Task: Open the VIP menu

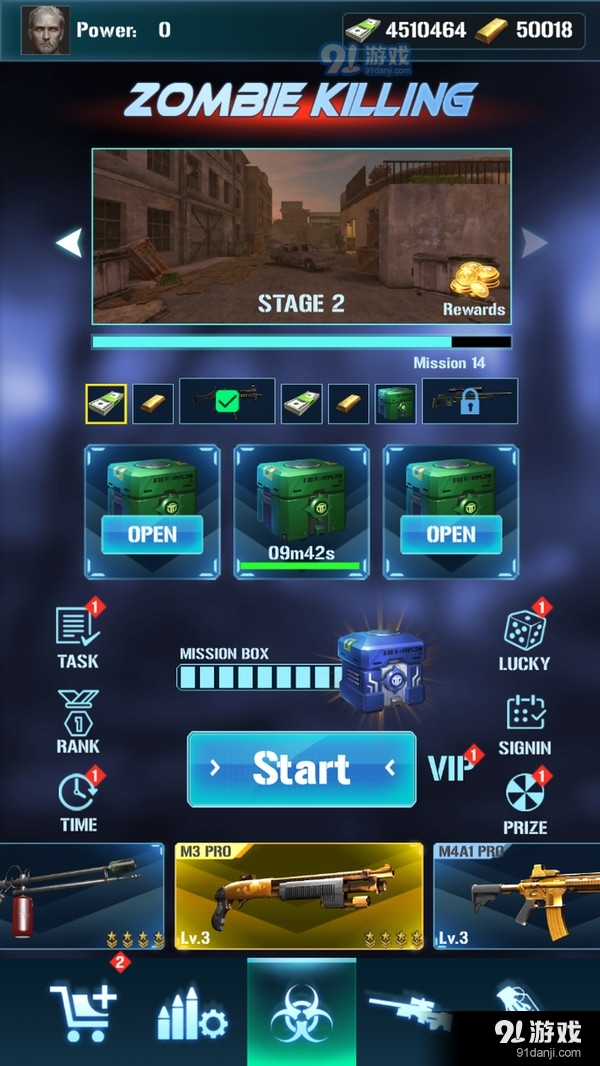Action: point(452,767)
